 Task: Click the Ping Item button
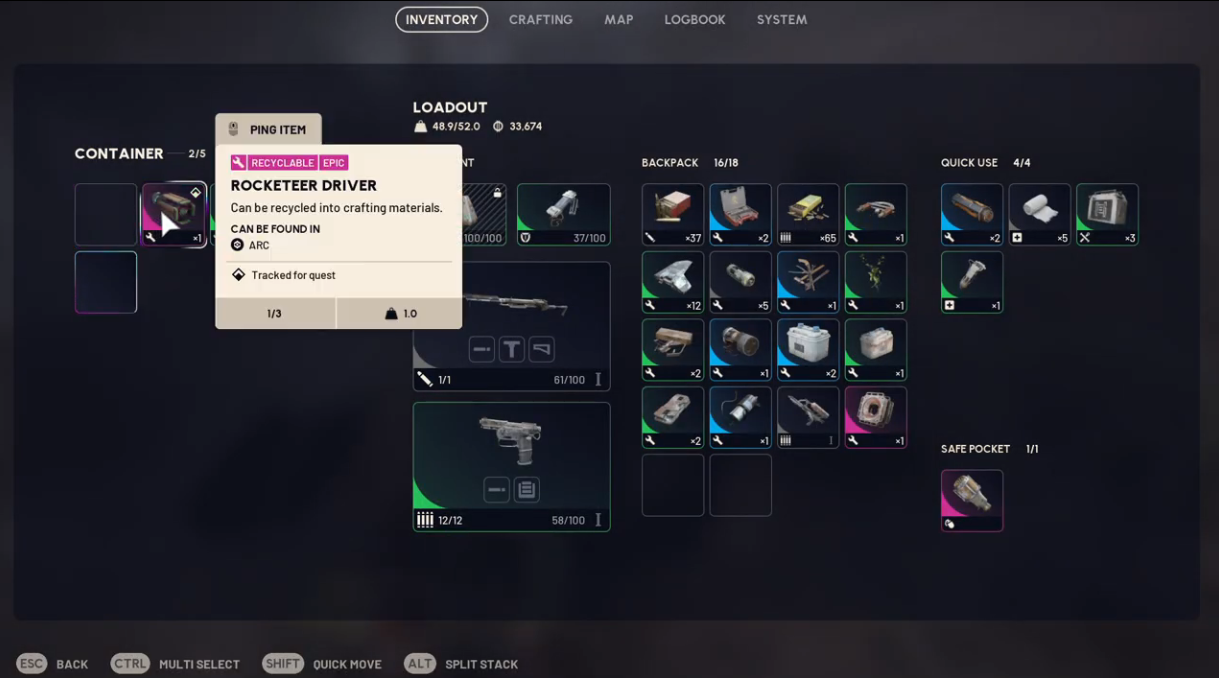click(268, 130)
